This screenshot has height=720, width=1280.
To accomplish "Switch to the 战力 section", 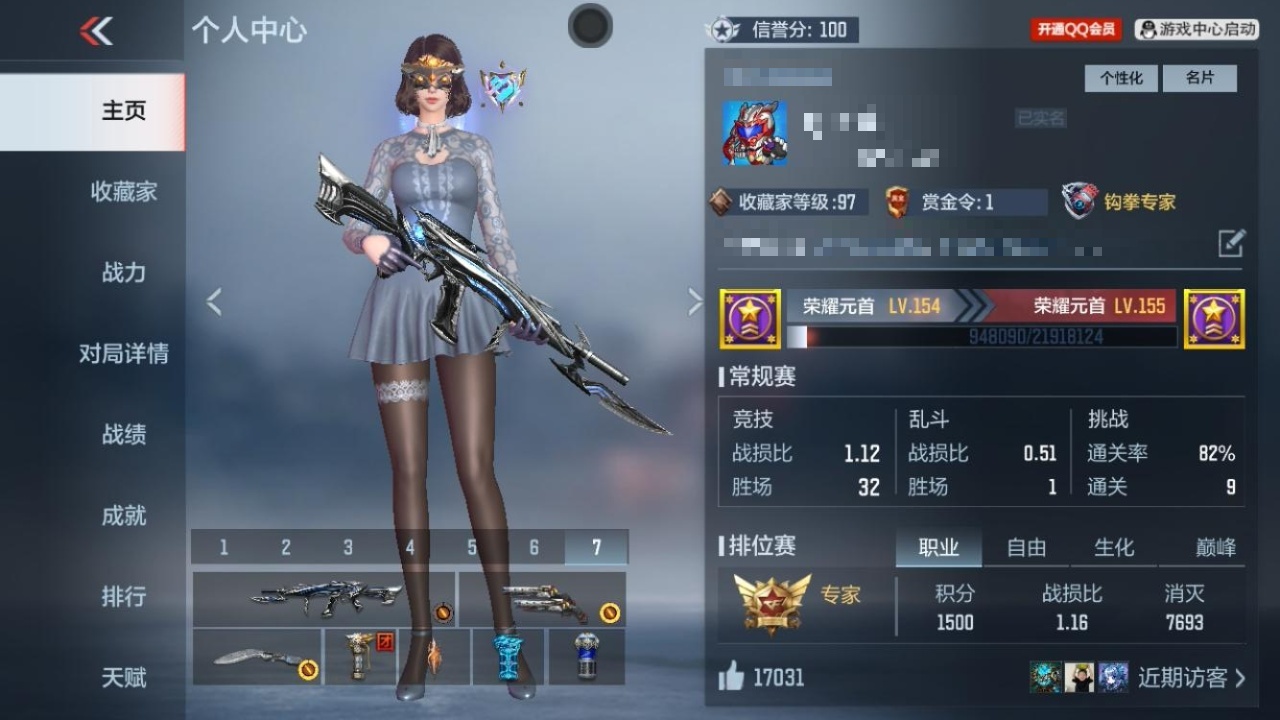I will [123, 272].
